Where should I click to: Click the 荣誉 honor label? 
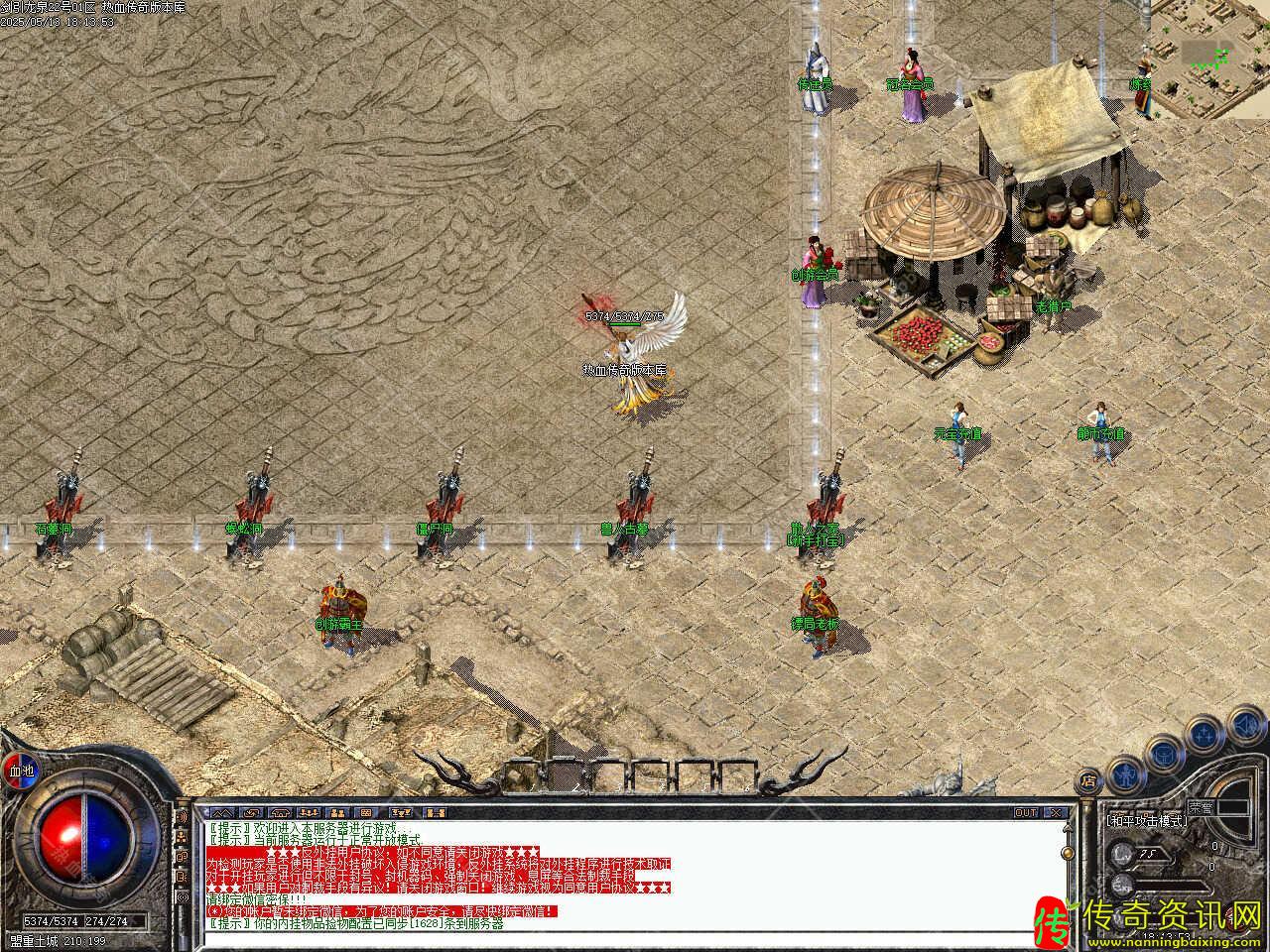[x=1201, y=808]
